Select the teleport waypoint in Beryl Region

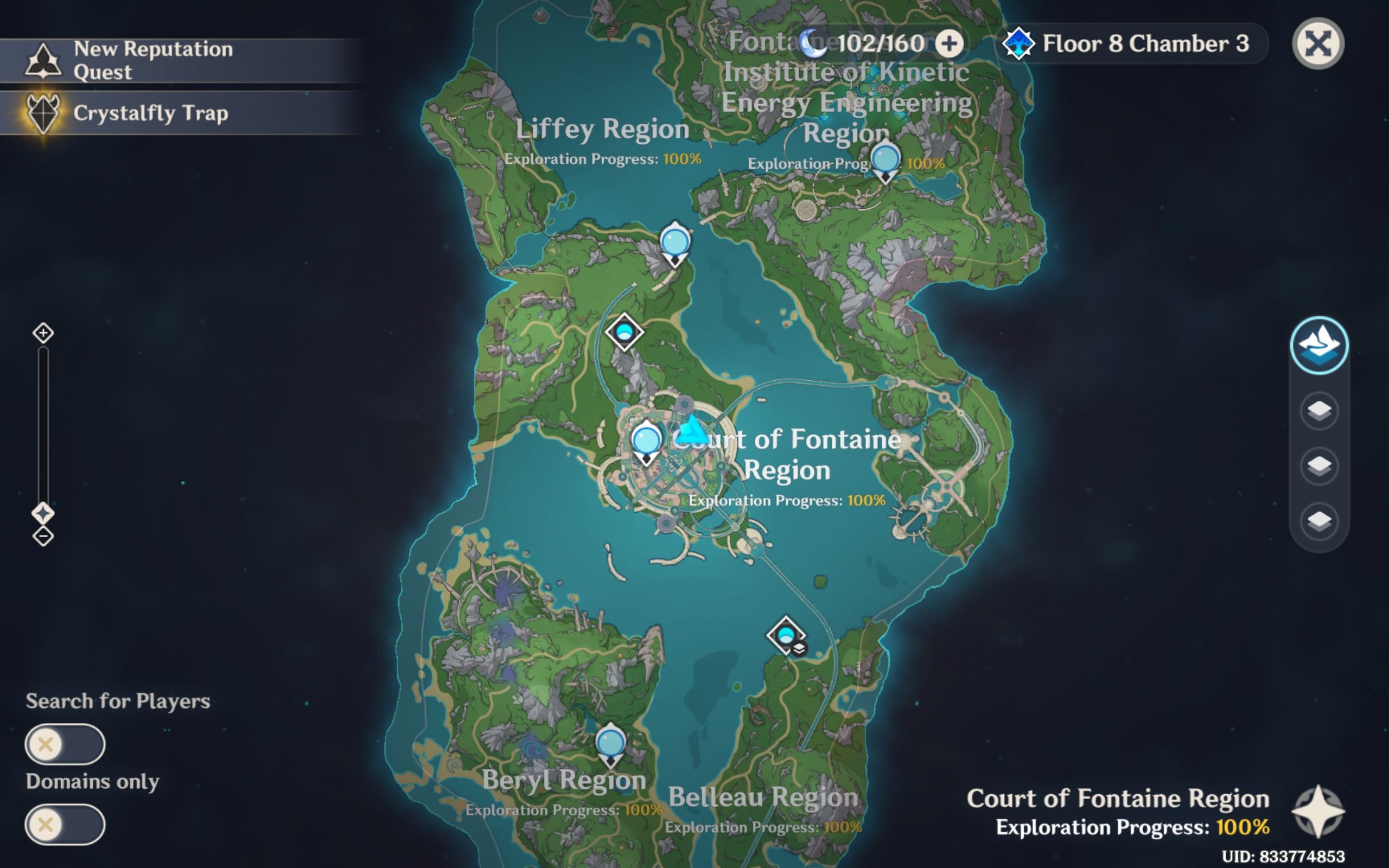(x=610, y=742)
